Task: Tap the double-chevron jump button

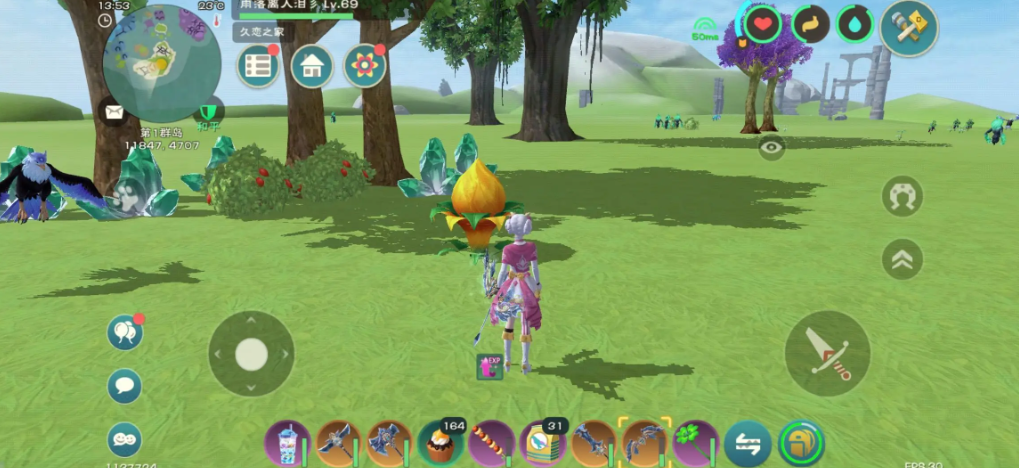Action: click(x=902, y=259)
